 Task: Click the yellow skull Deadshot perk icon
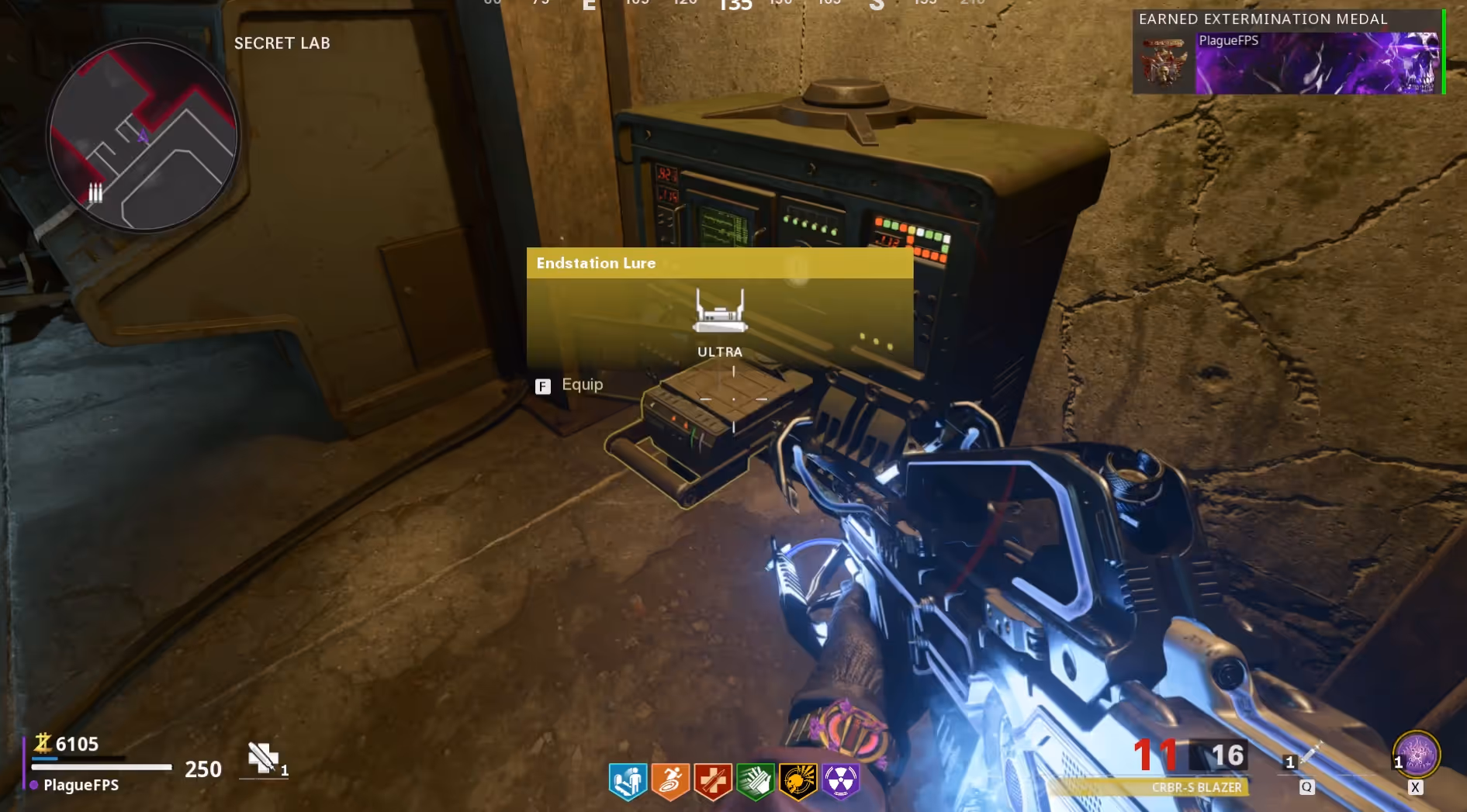pos(798,781)
